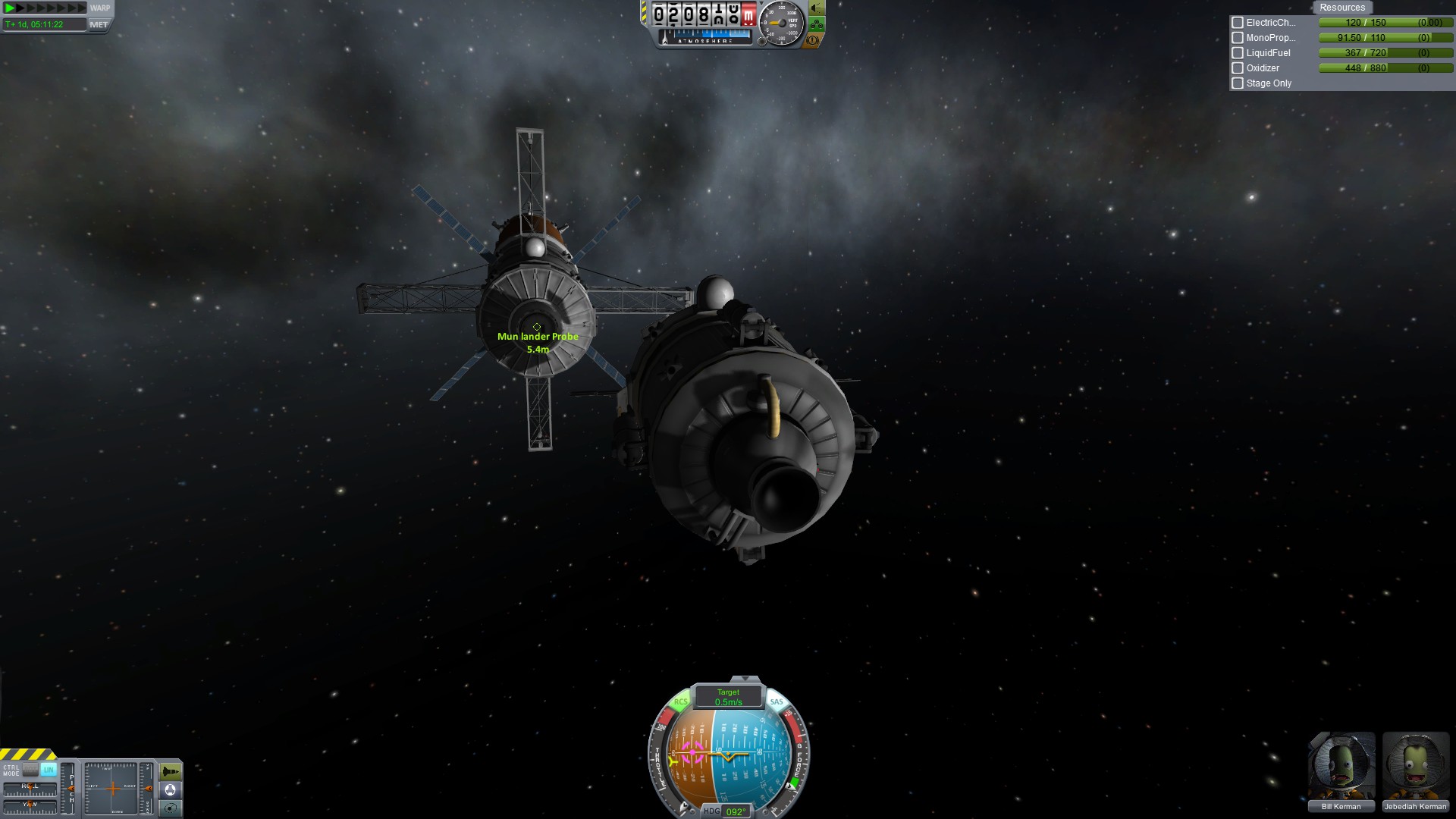Toggle the SAS indicator on the navball

pyautogui.click(x=777, y=702)
